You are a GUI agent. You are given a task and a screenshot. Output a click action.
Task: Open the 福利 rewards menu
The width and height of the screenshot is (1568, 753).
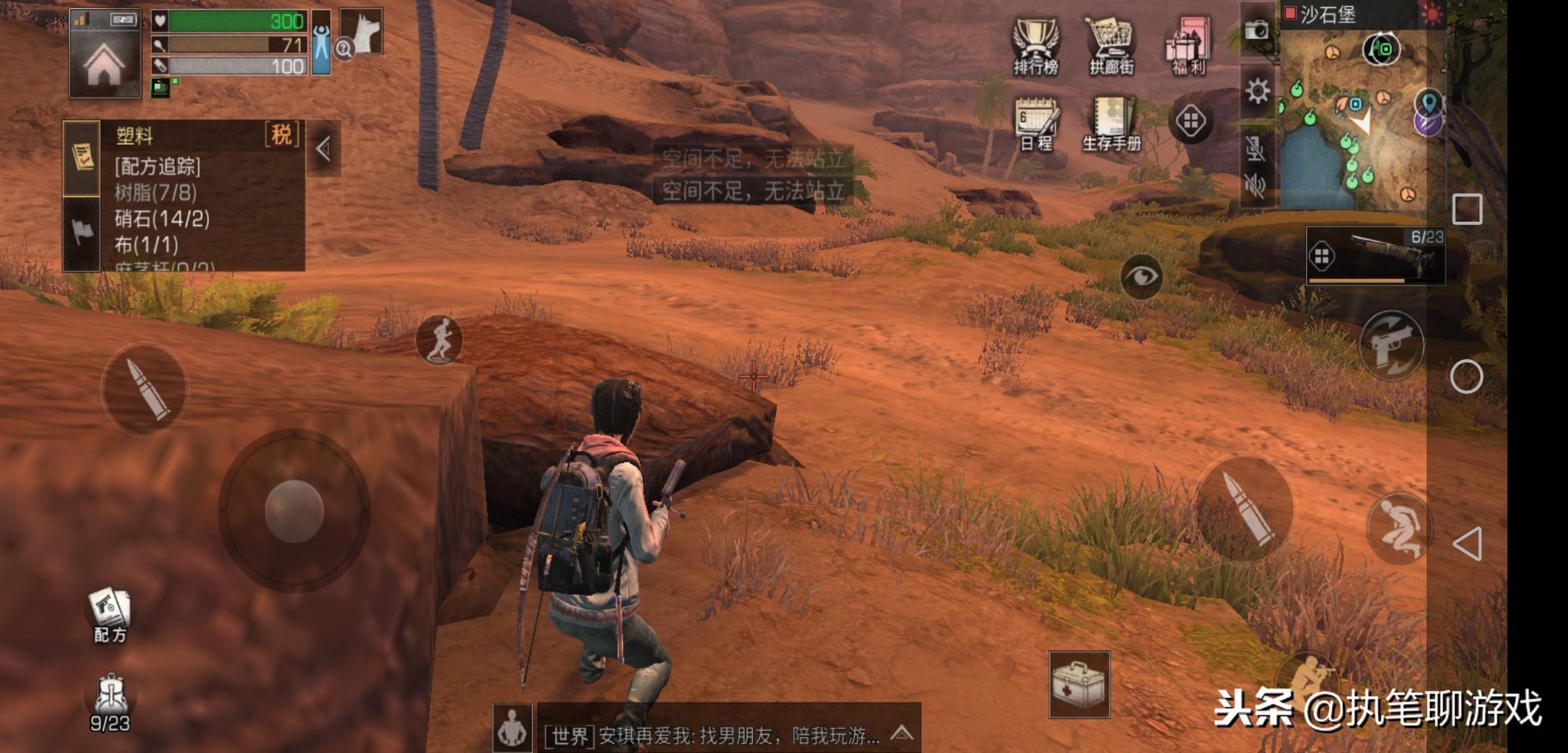pos(1188,46)
